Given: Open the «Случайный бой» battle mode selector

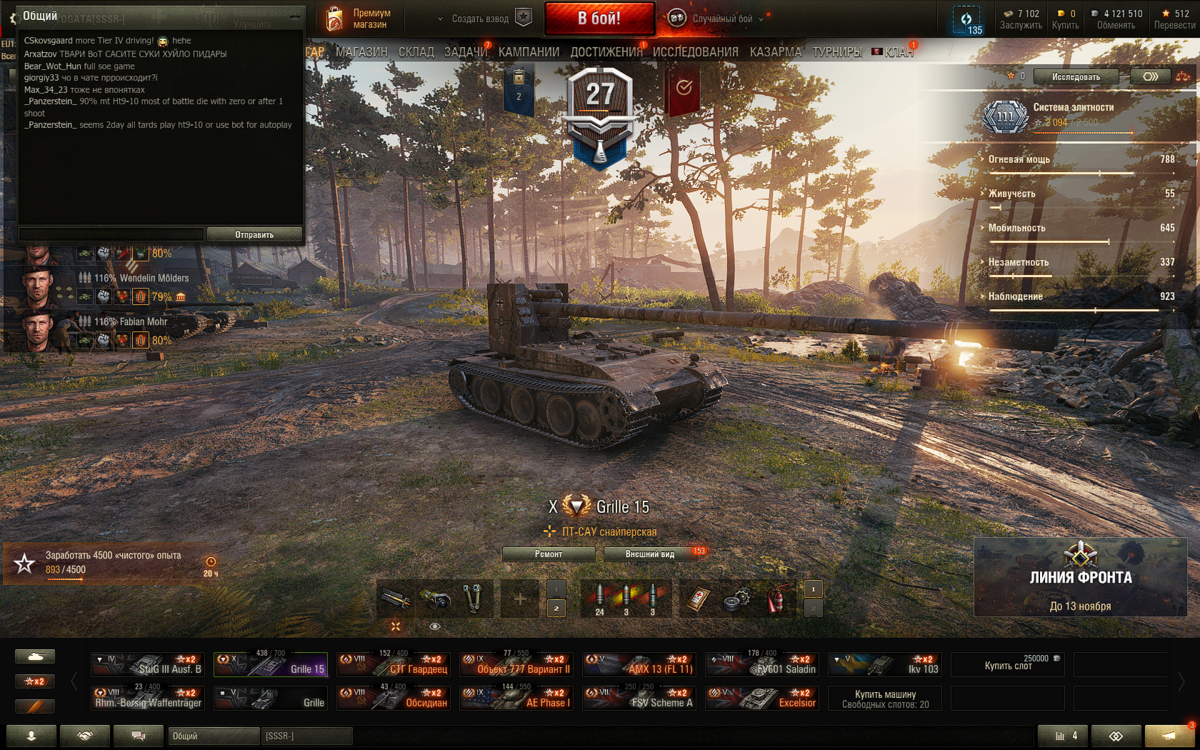Looking at the screenshot, I should [x=721, y=19].
